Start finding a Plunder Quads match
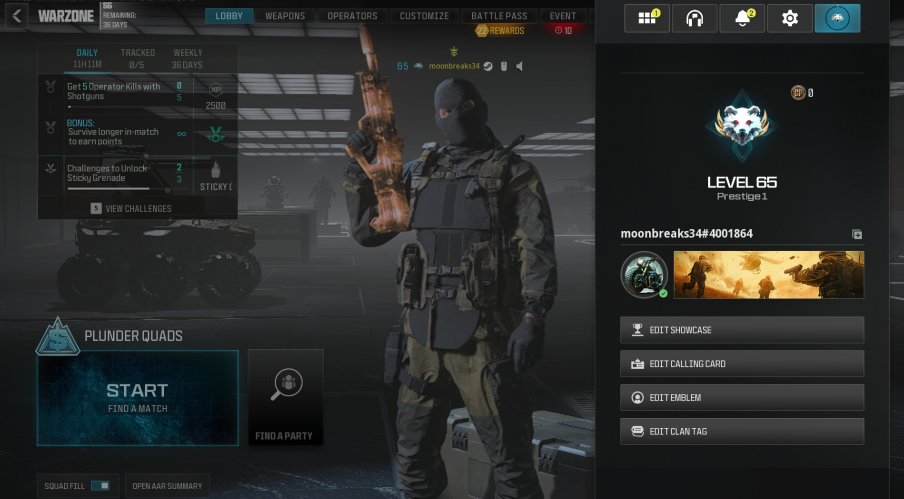Screen dimensions: 904x499 pyautogui.click(x=138, y=397)
